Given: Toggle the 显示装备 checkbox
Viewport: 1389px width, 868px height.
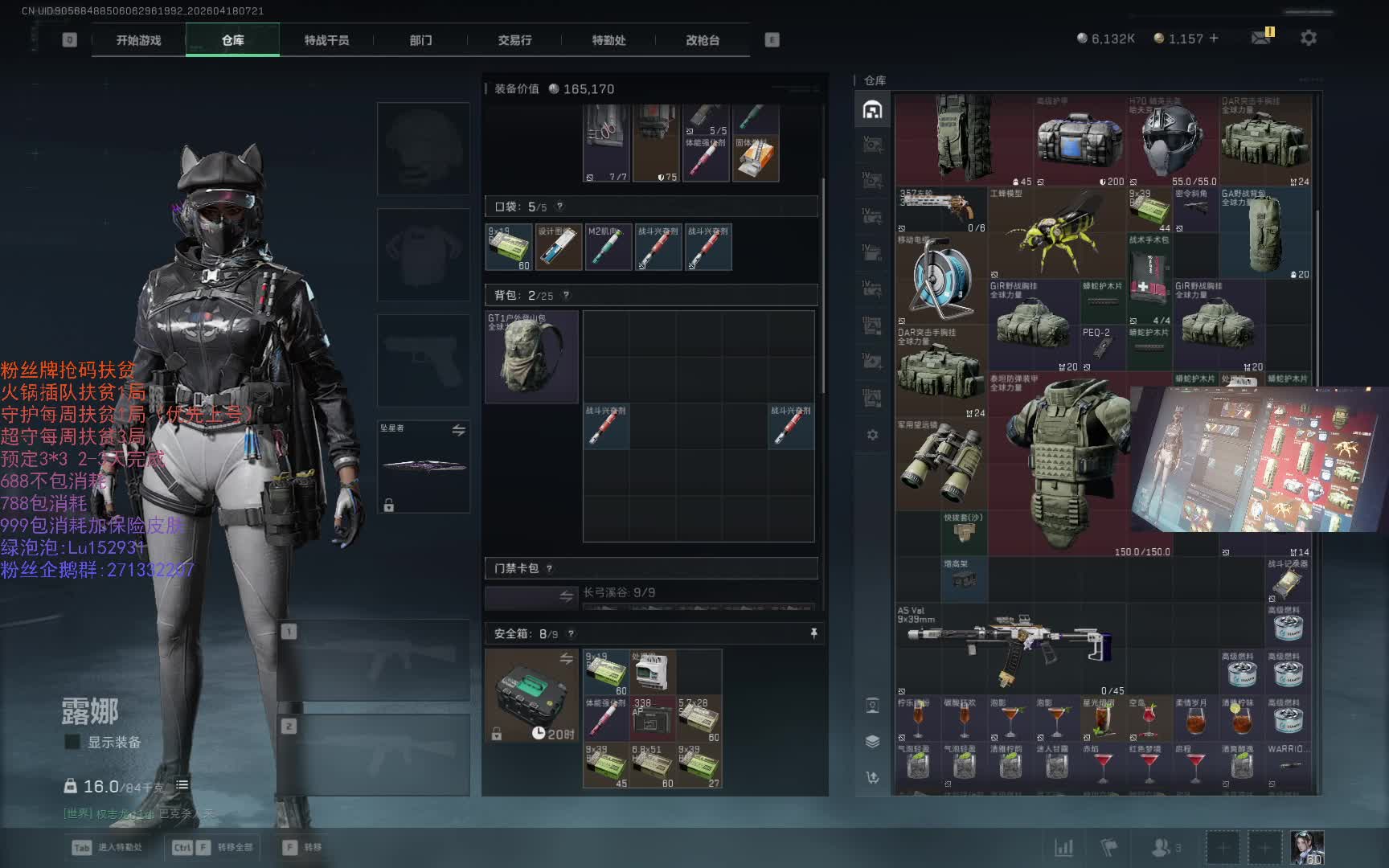Looking at the screenshot, I should click(73, 742).
